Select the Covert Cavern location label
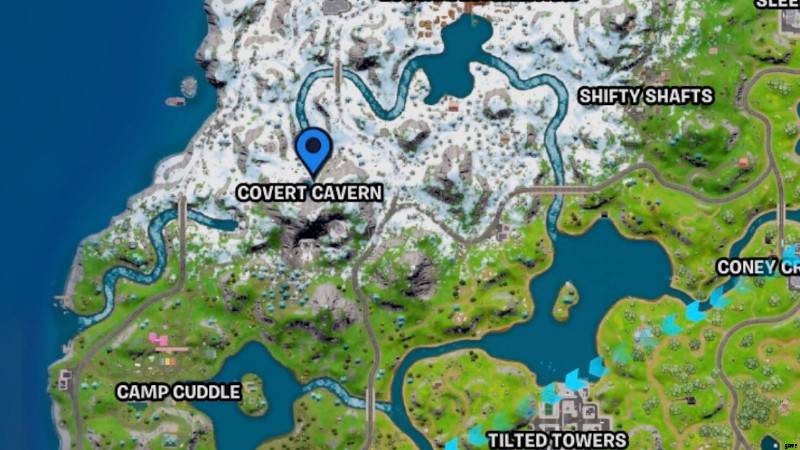Image resolution: width=800 pixels, height=450 pixels. [x=310, y=192]
